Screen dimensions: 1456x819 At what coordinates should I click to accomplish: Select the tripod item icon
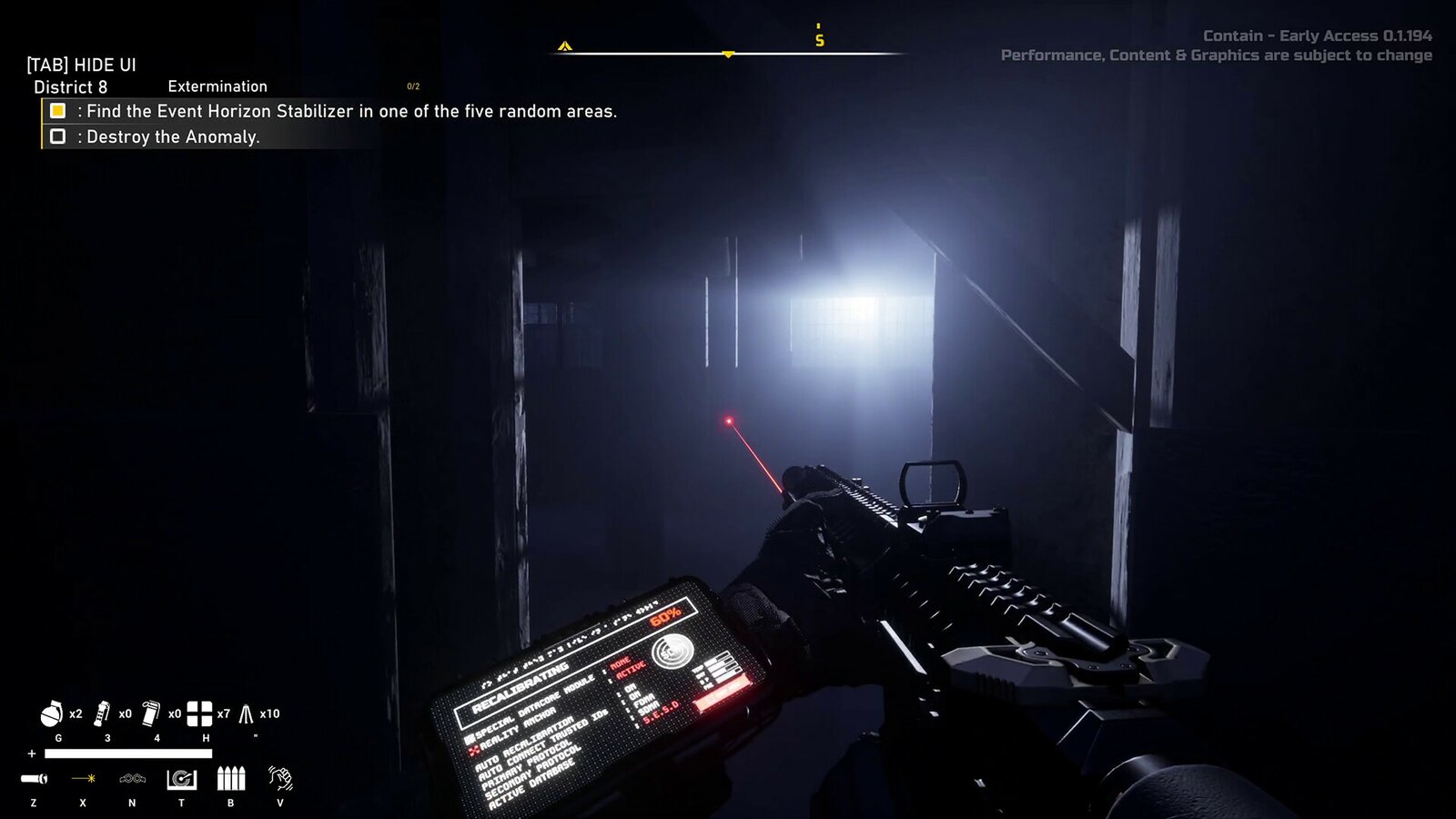click(x=247, y=714)
